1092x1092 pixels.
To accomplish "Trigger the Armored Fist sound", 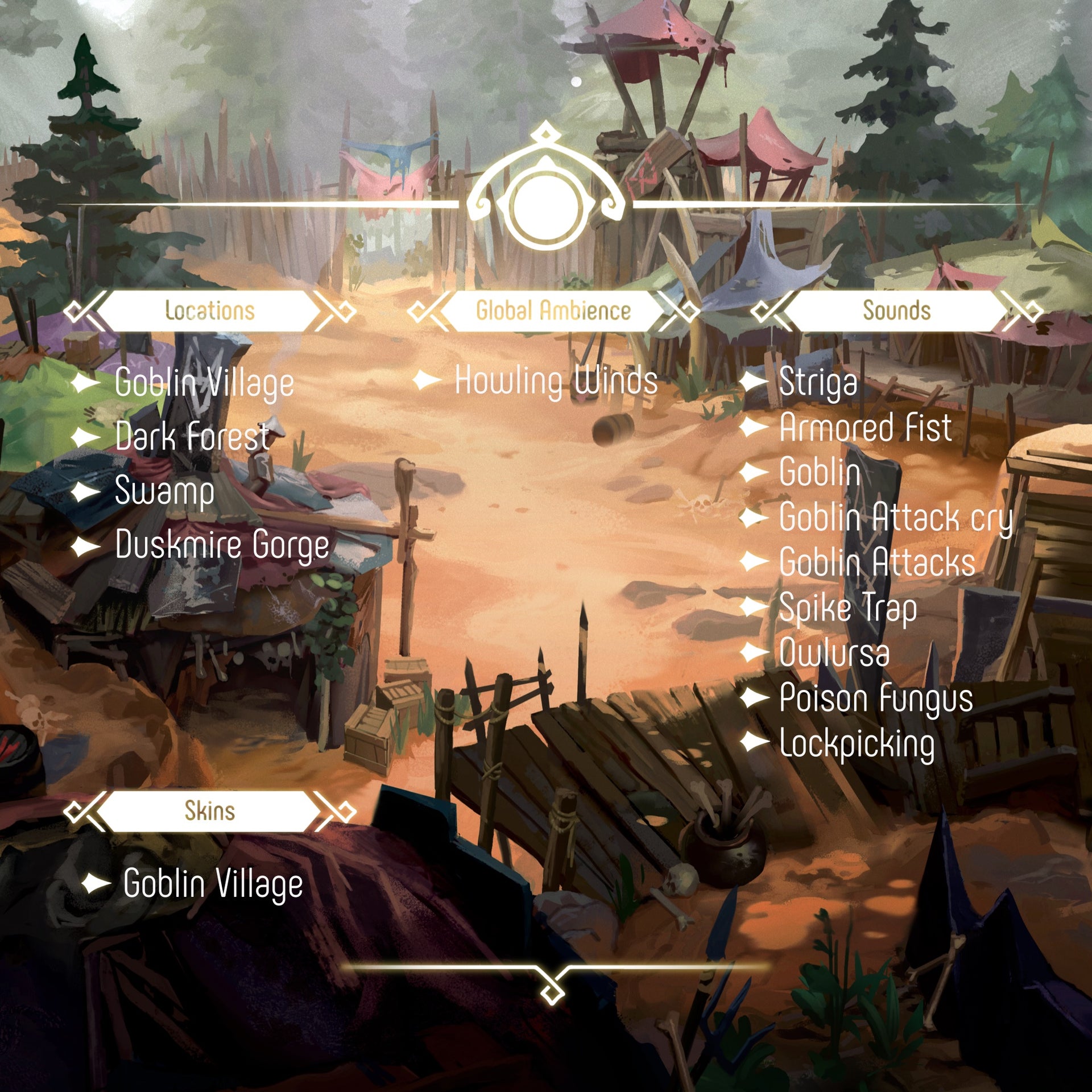I will click(865, 427).
